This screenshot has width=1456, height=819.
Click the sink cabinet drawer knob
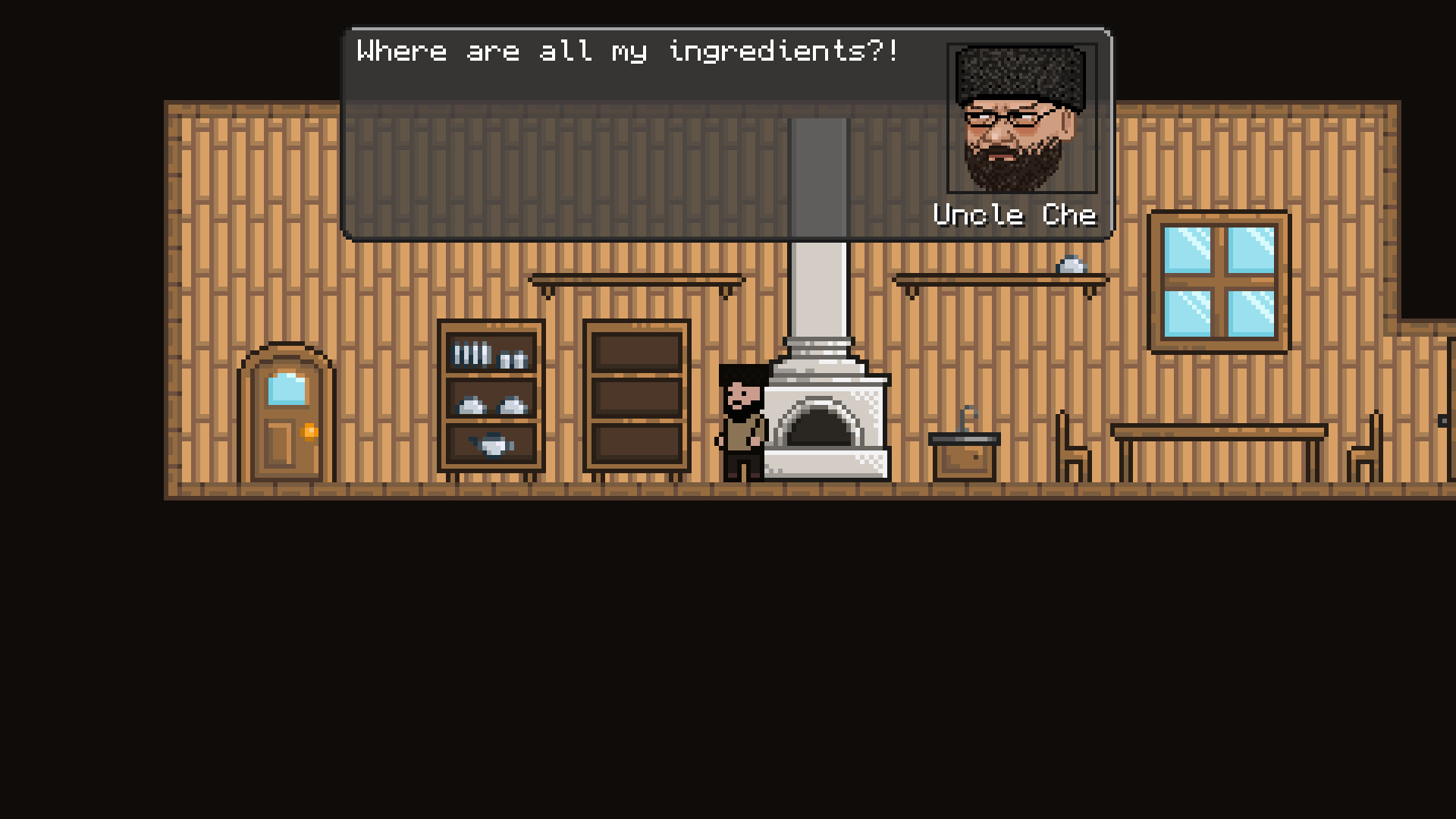pyautogui.click(x=974, y=457)
